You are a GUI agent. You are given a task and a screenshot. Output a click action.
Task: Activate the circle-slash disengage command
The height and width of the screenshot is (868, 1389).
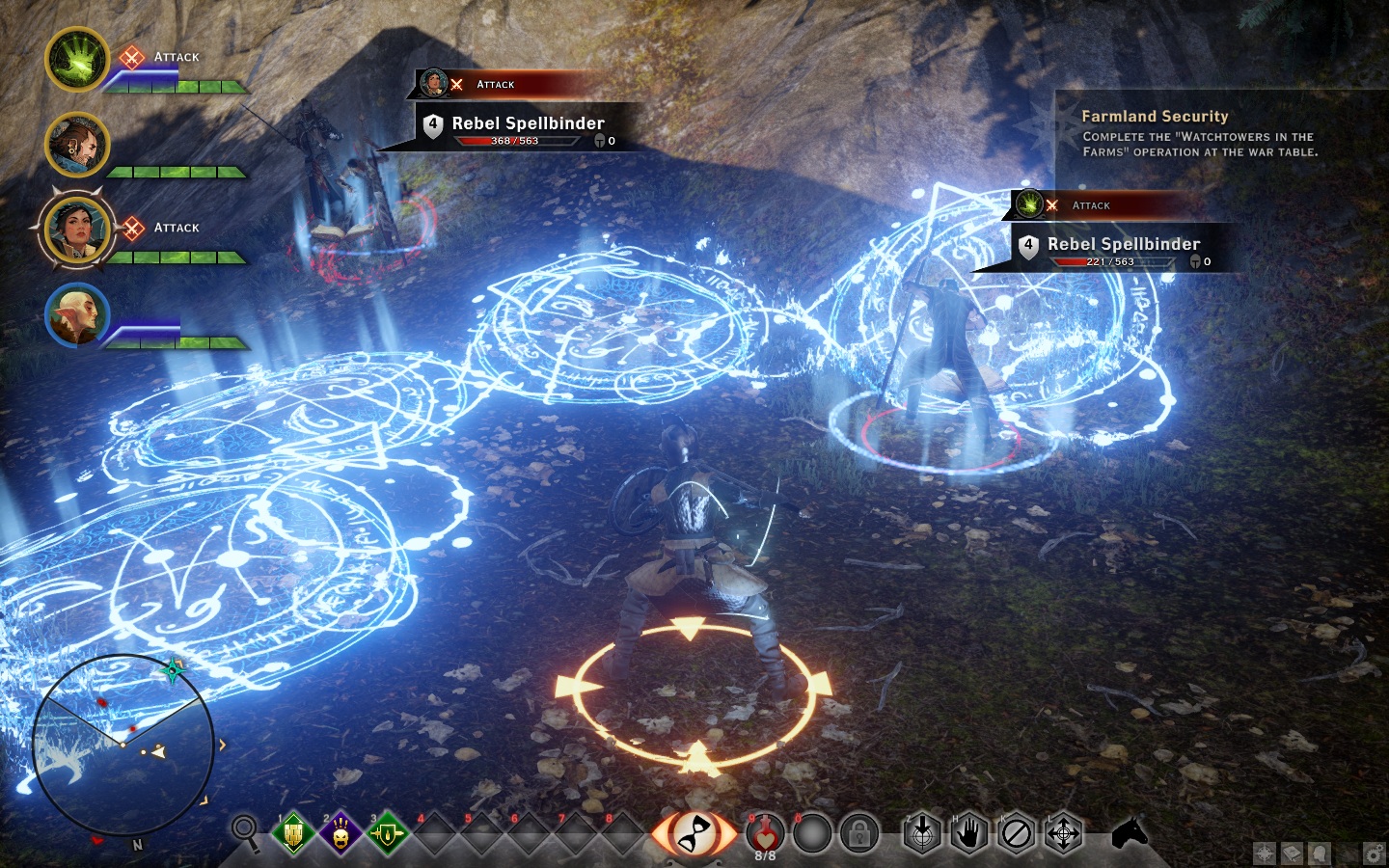coord(1017,833)
